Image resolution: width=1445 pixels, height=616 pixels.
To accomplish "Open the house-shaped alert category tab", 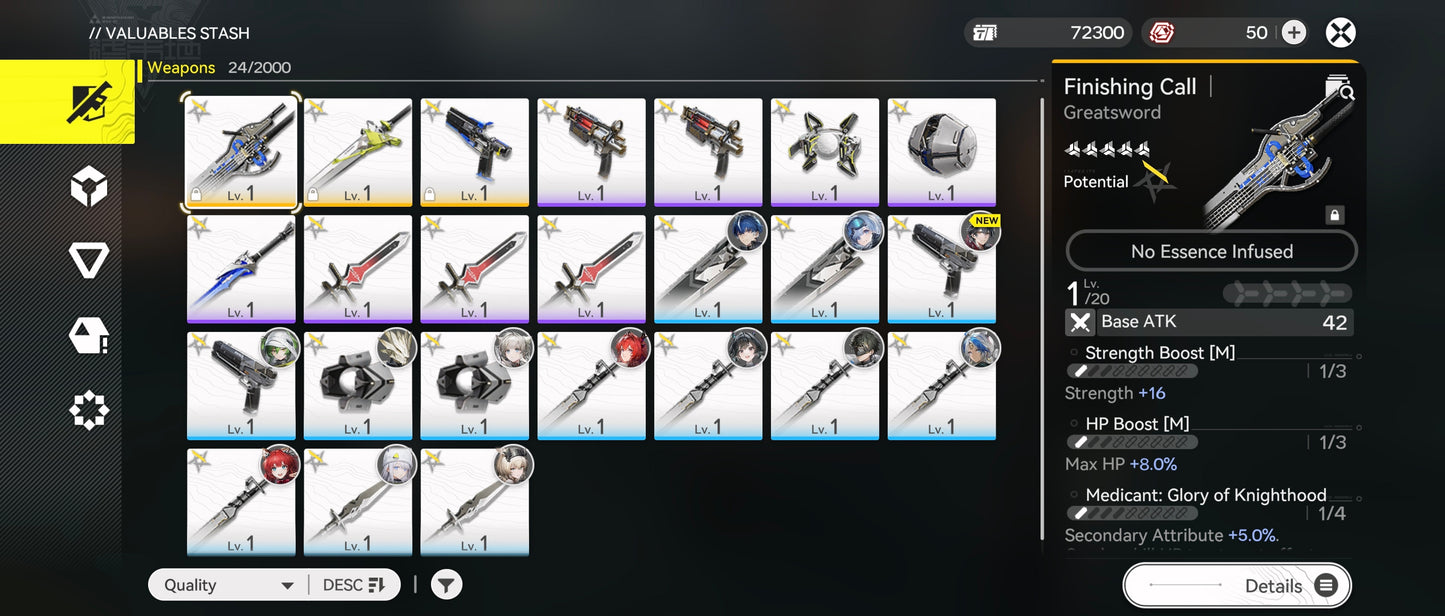I will (x=89, y=336).
